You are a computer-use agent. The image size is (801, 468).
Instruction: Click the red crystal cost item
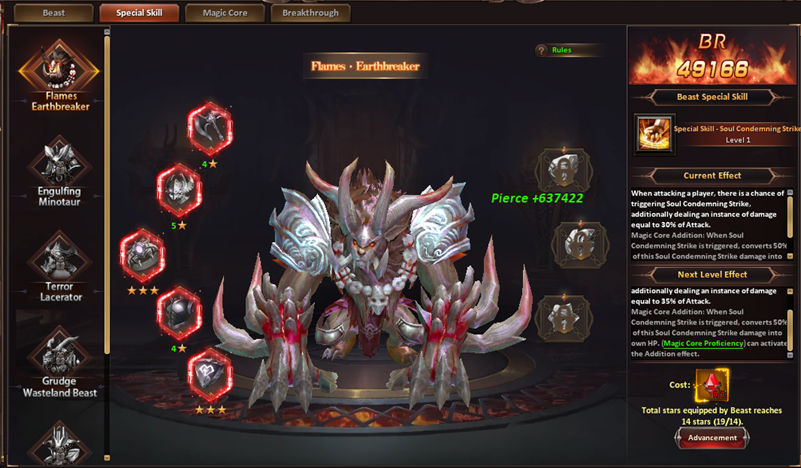(711, 385)
